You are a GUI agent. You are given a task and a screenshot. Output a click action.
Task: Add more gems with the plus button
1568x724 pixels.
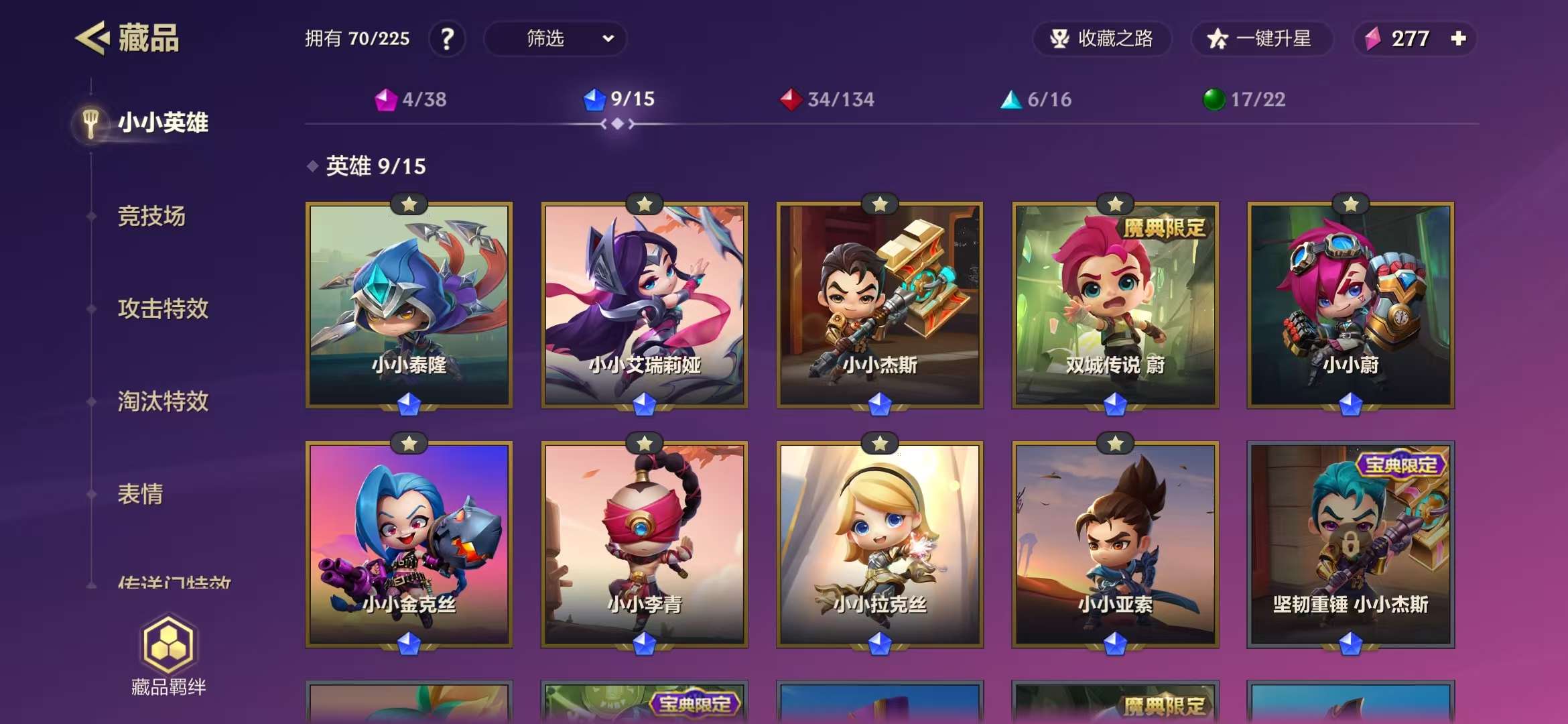(x=1458, y=39)
